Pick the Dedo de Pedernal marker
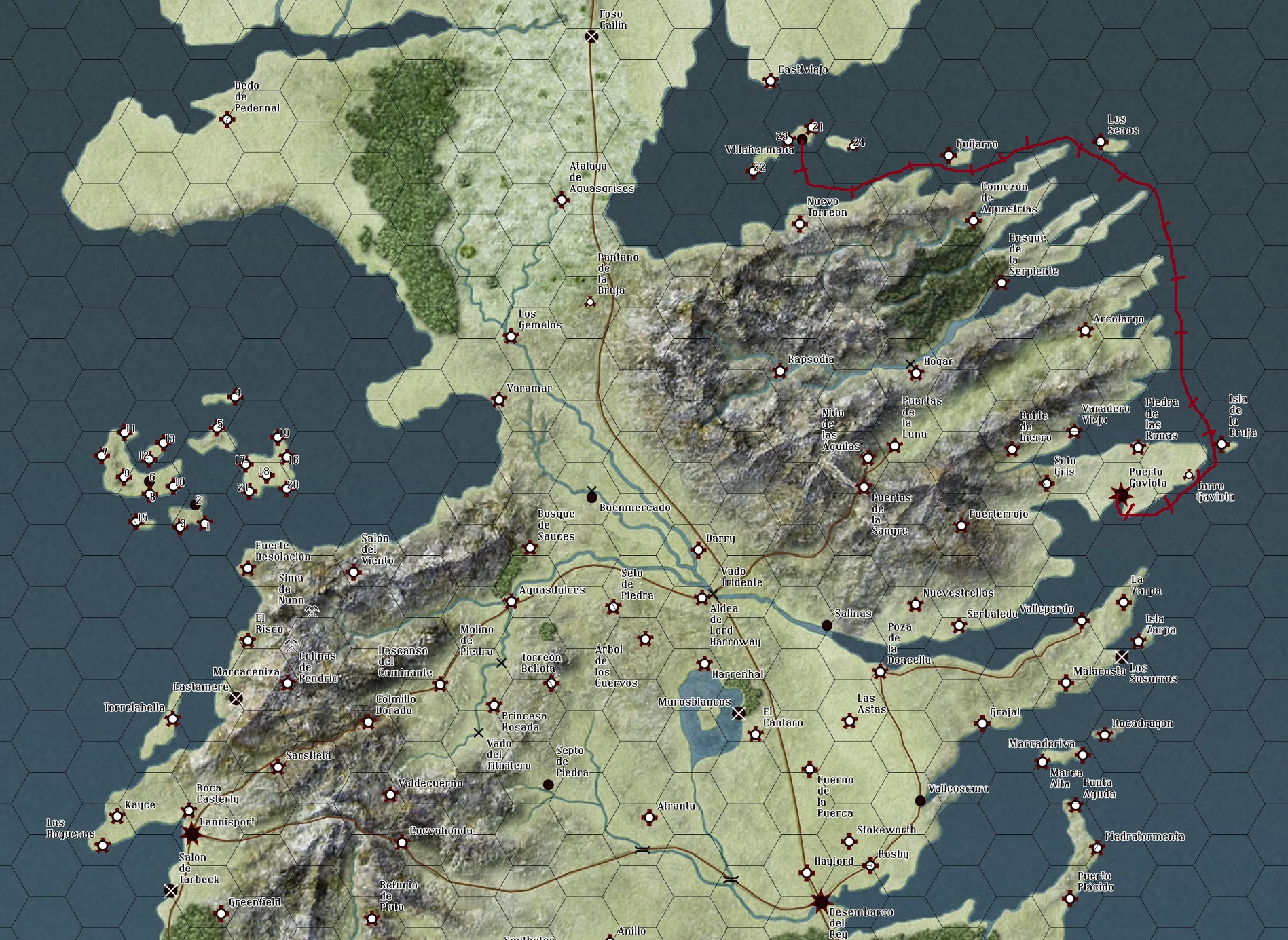 coord(227,120)
